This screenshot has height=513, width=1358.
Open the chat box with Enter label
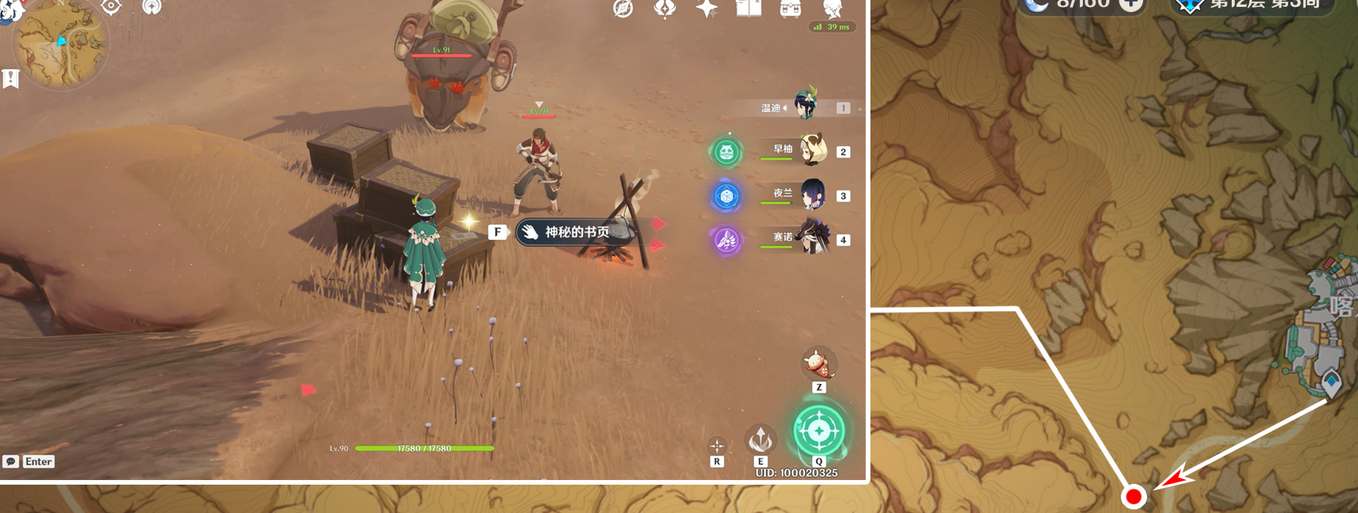click(x=28, y=461)
